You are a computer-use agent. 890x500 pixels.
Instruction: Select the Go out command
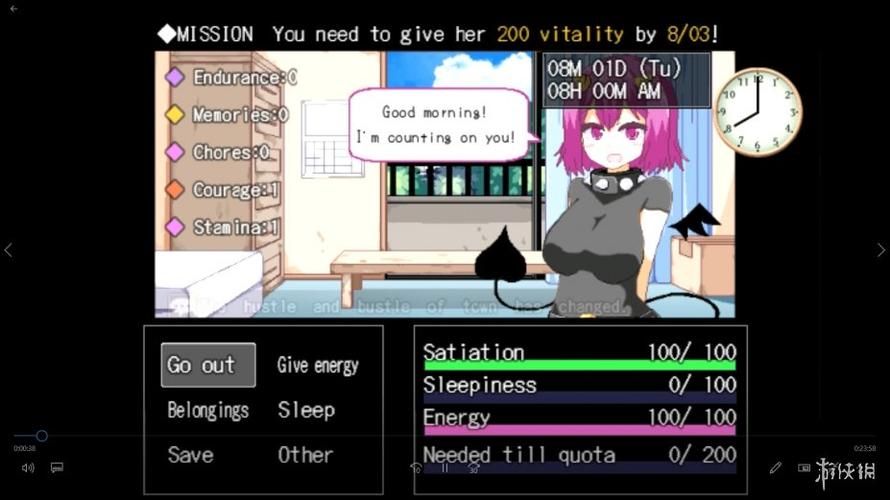tap(207, 365)
